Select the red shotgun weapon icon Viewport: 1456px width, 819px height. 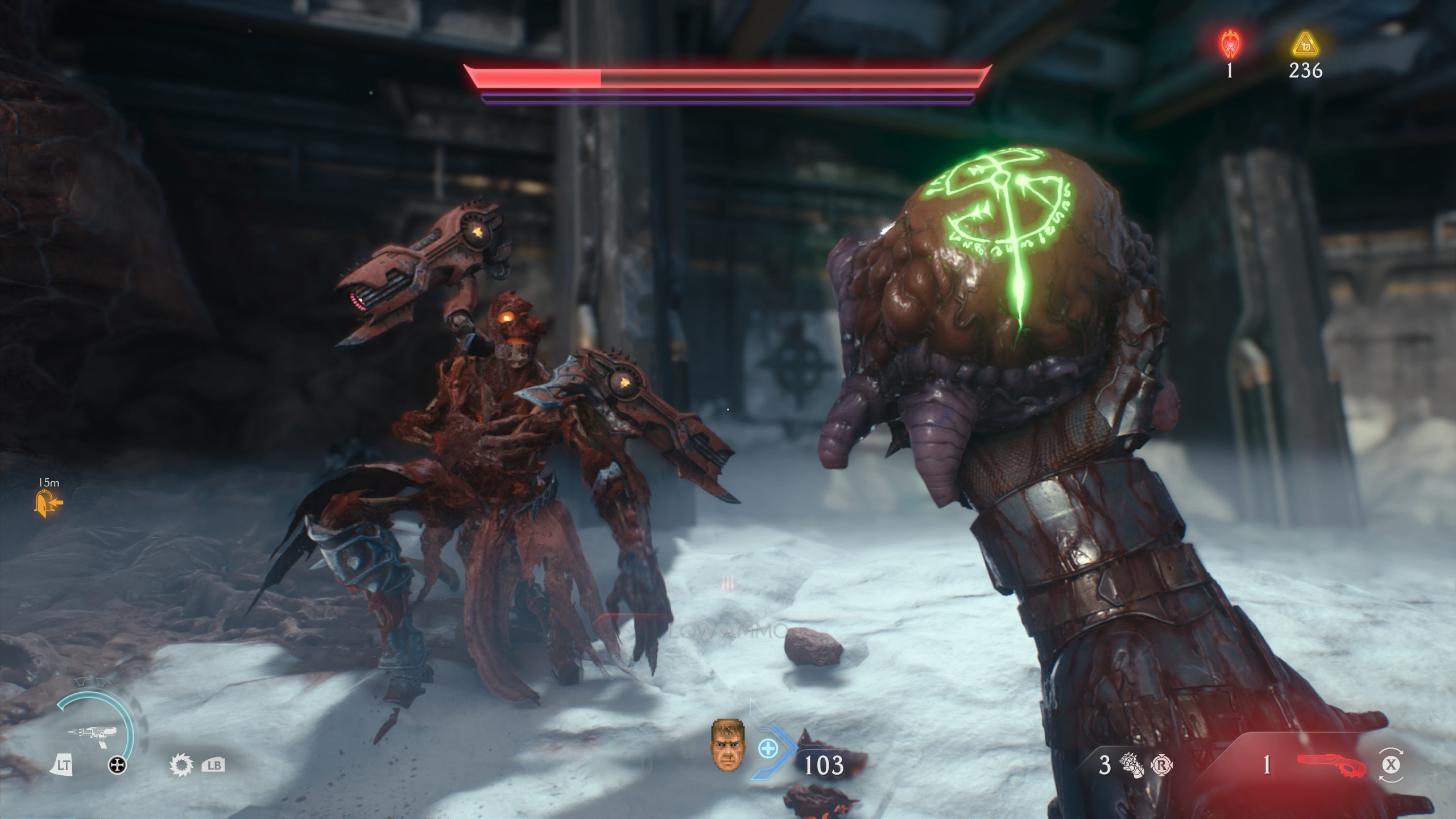pos(1331,765)
